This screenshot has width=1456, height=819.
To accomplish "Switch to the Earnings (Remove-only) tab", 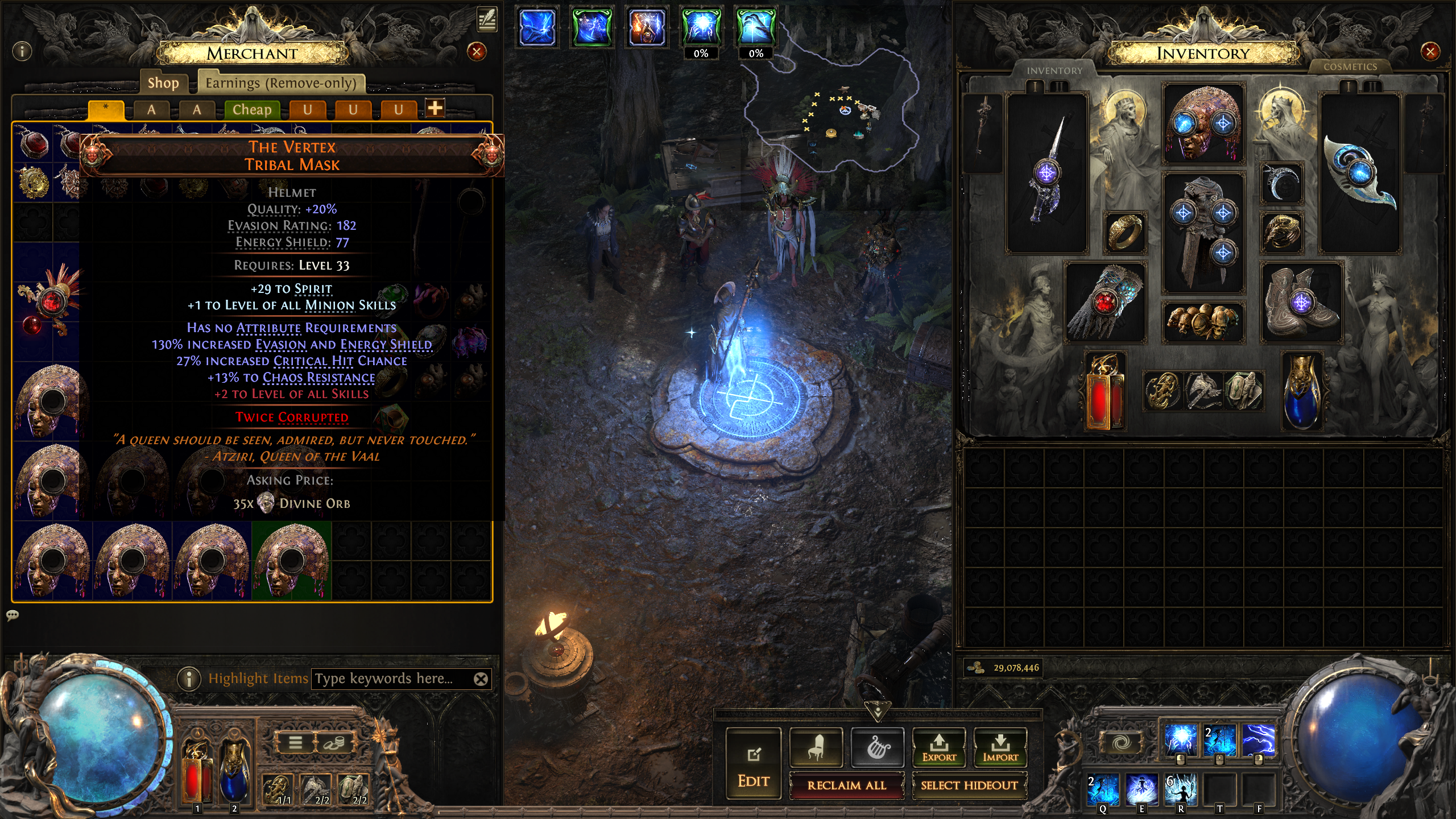I will pyautogui.click(x=281, y=83).
